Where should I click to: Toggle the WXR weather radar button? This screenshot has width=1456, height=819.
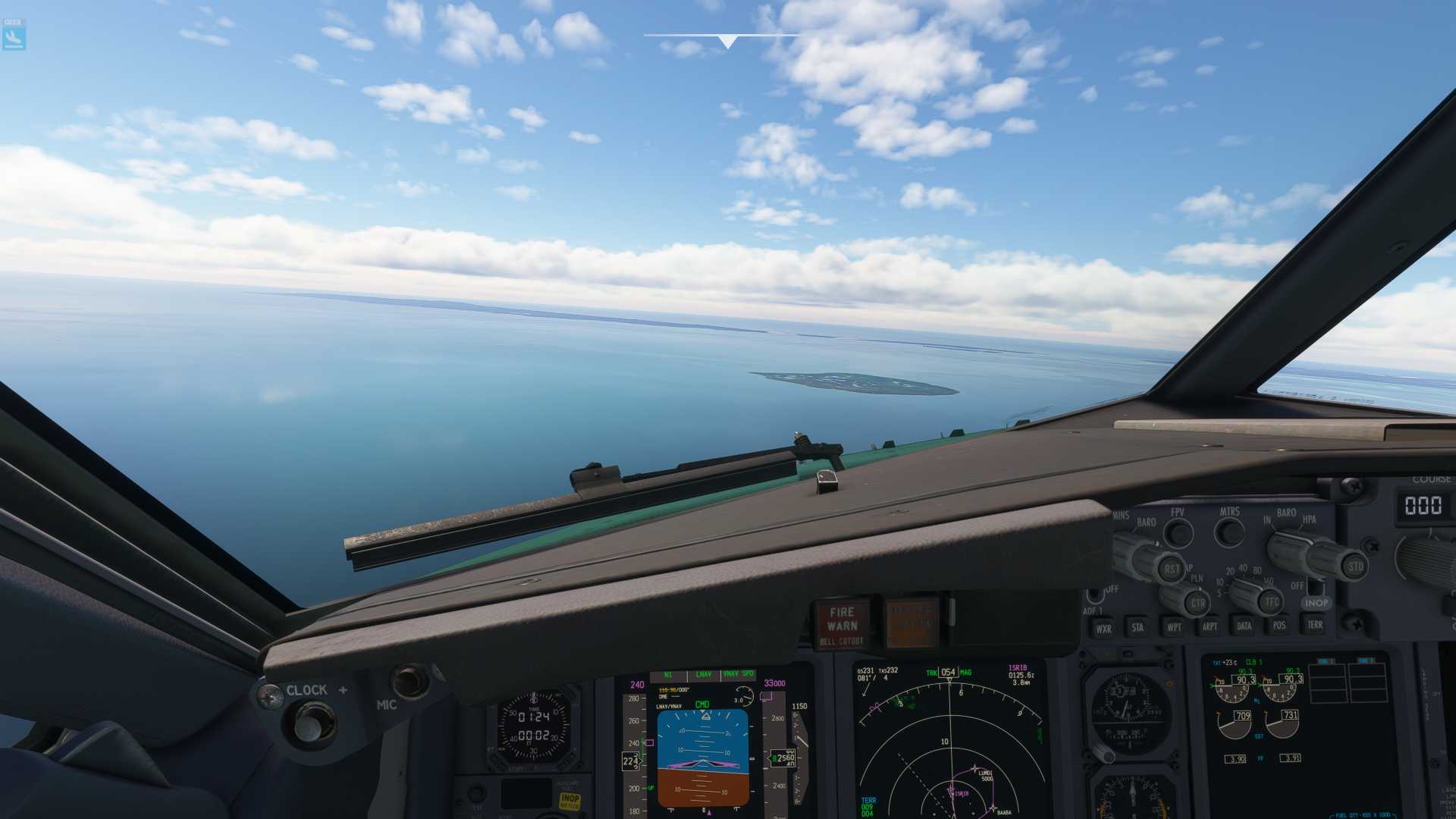click(1103, 628)
